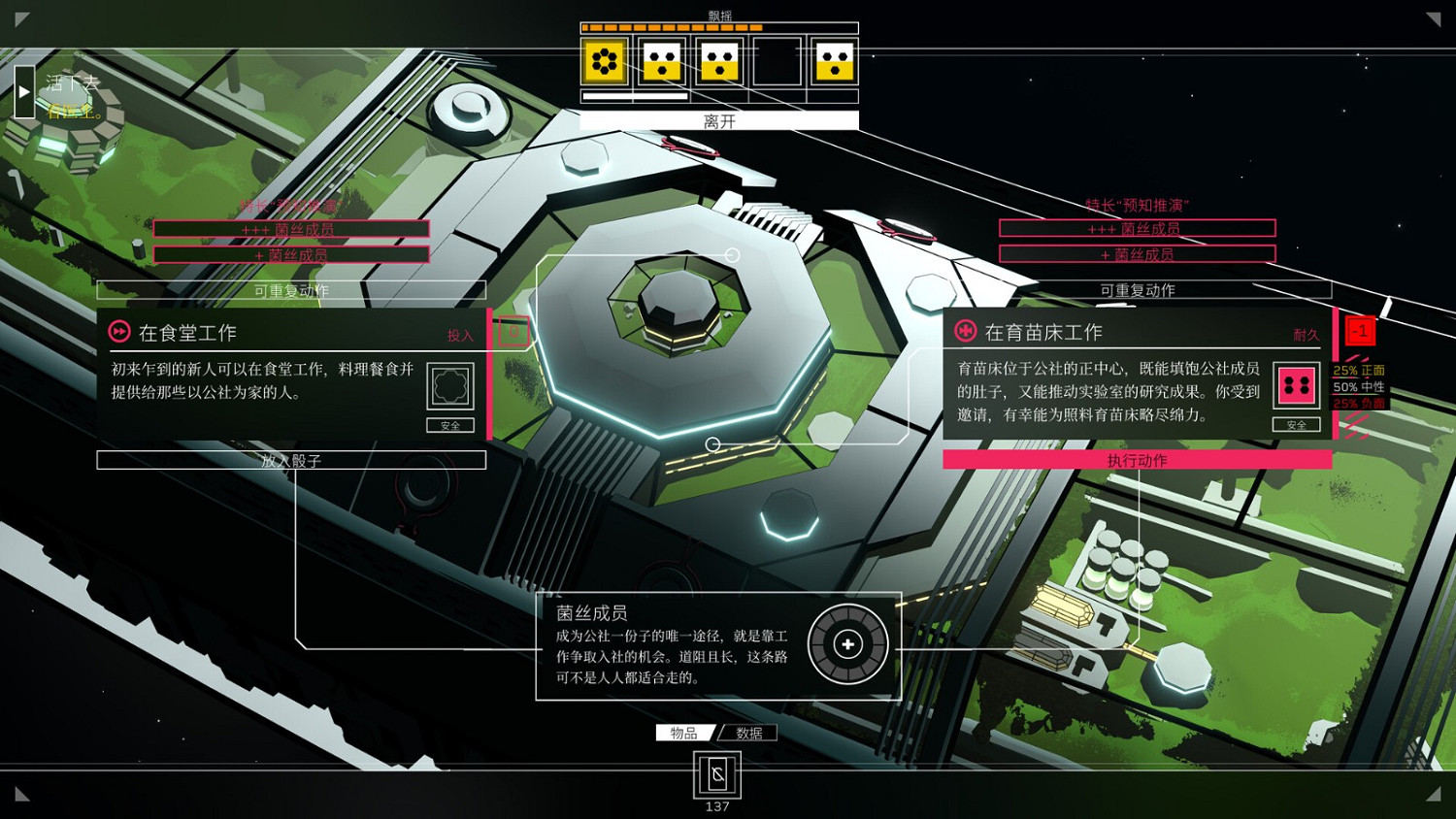Click the empty dice slot labeled 放入骰子
Screen dimensions: 1456x819
click(290, 459)
